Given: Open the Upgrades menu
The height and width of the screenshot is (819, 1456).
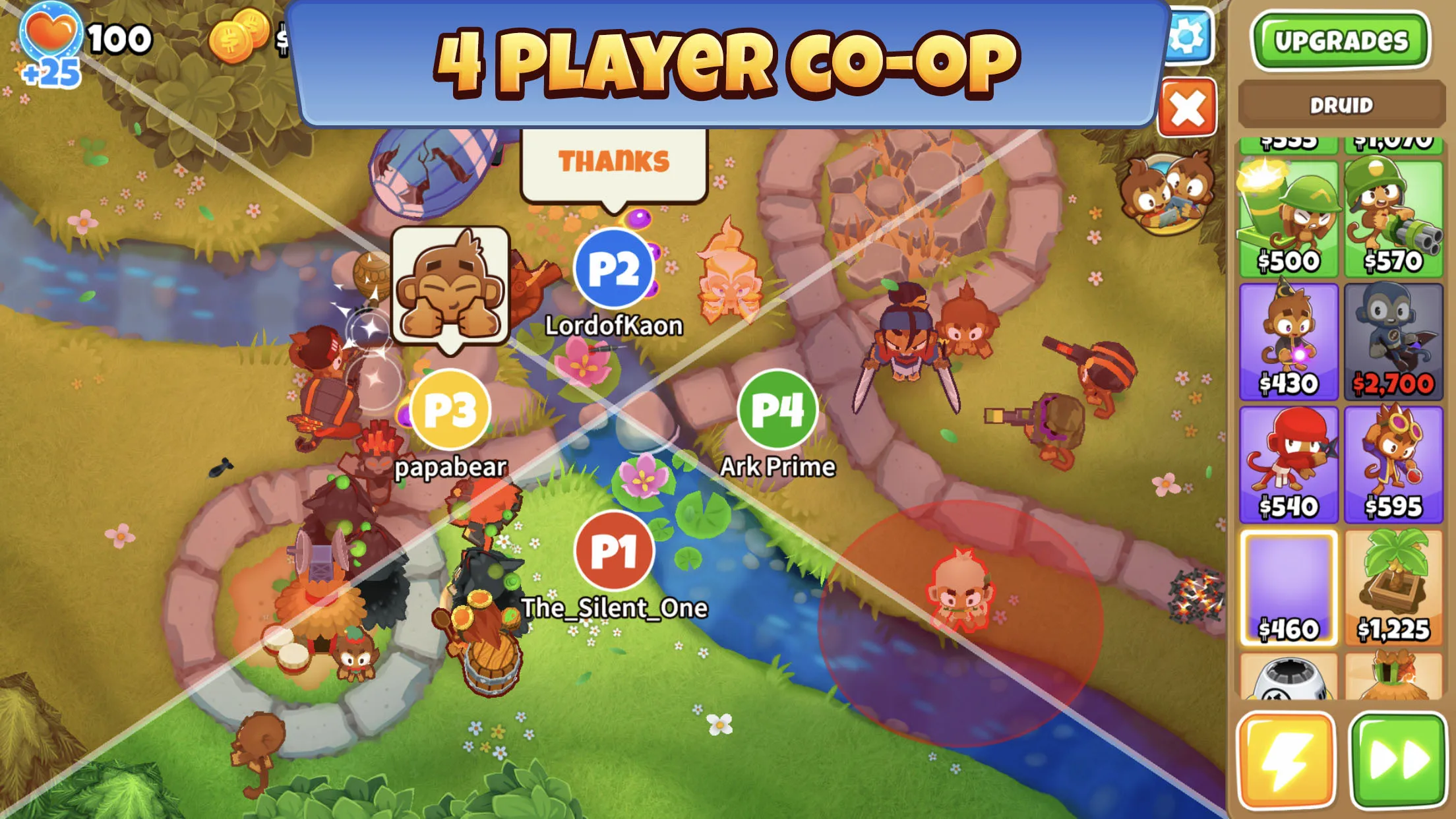Looking at the screenshot, I should (x=1343, y=40).
